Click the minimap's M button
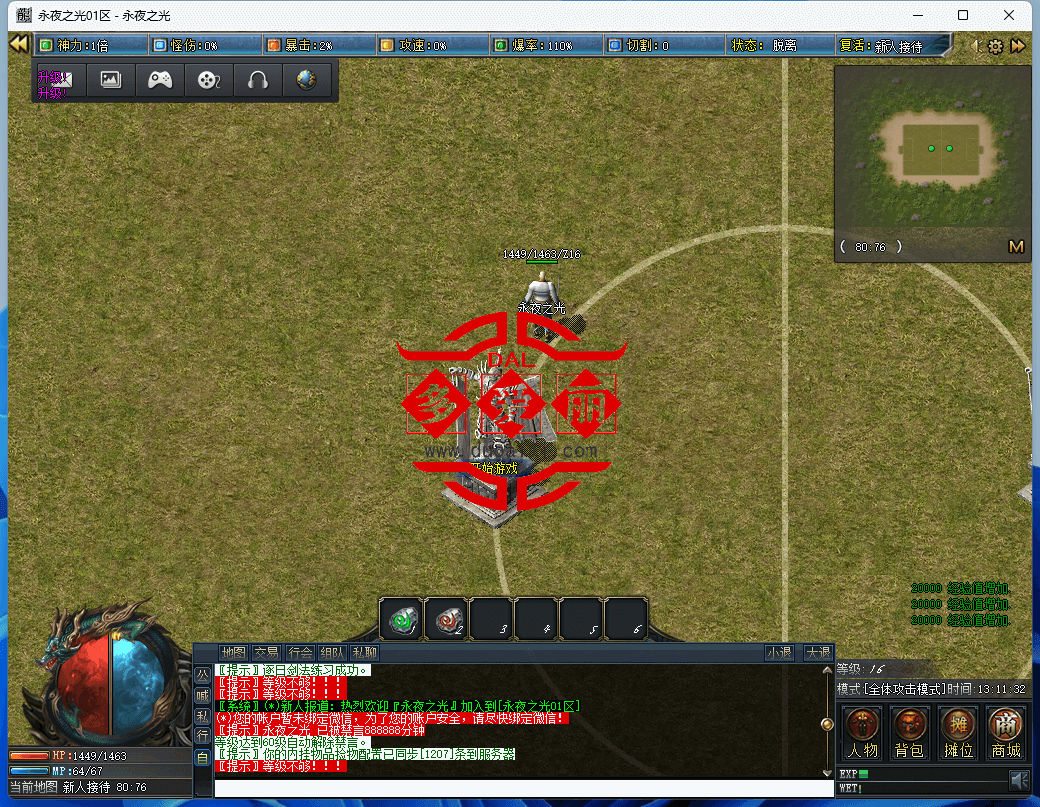1040x807 pixels. click(1016, 247)
